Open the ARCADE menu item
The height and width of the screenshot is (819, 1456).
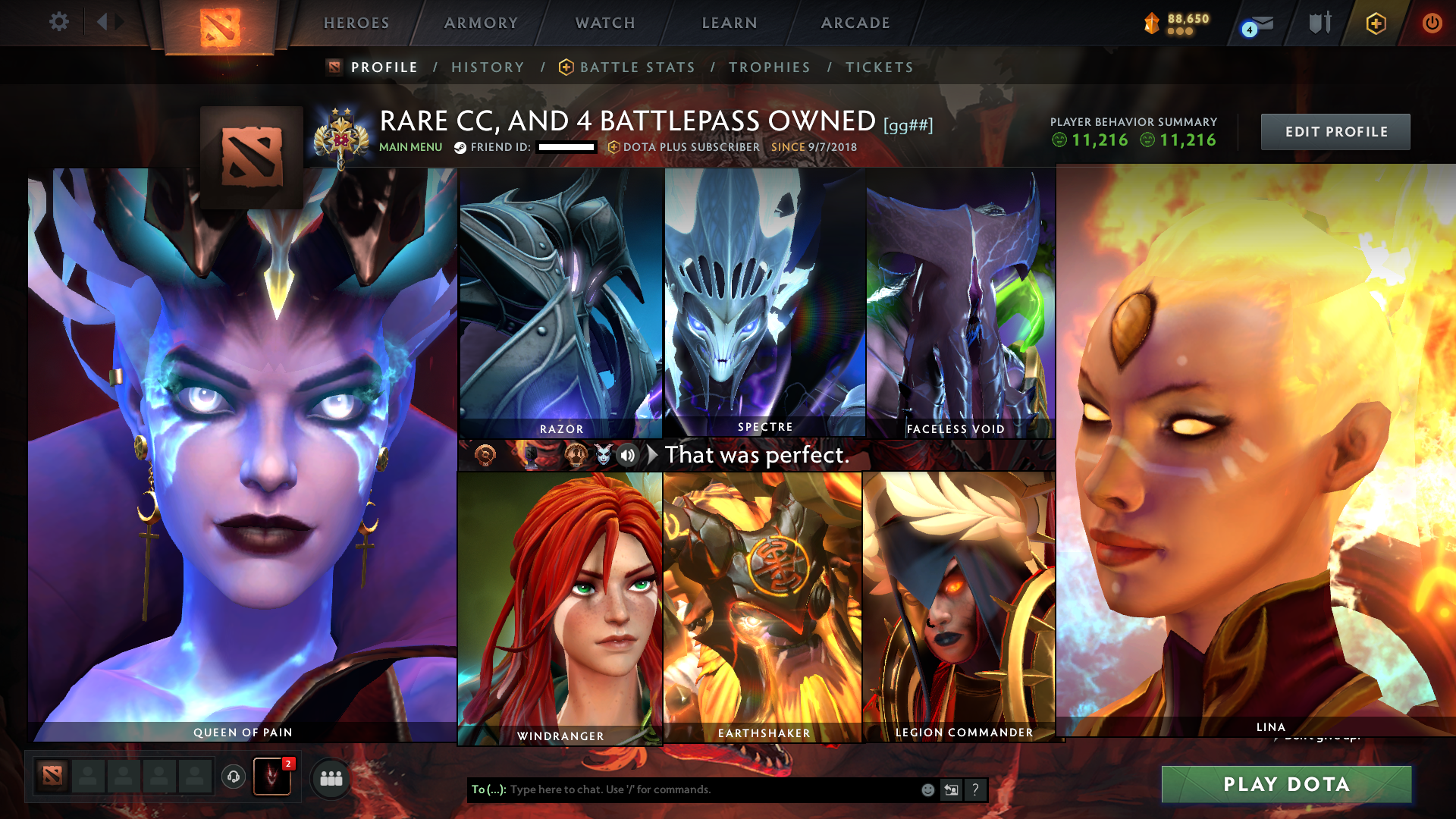(855, 23)
